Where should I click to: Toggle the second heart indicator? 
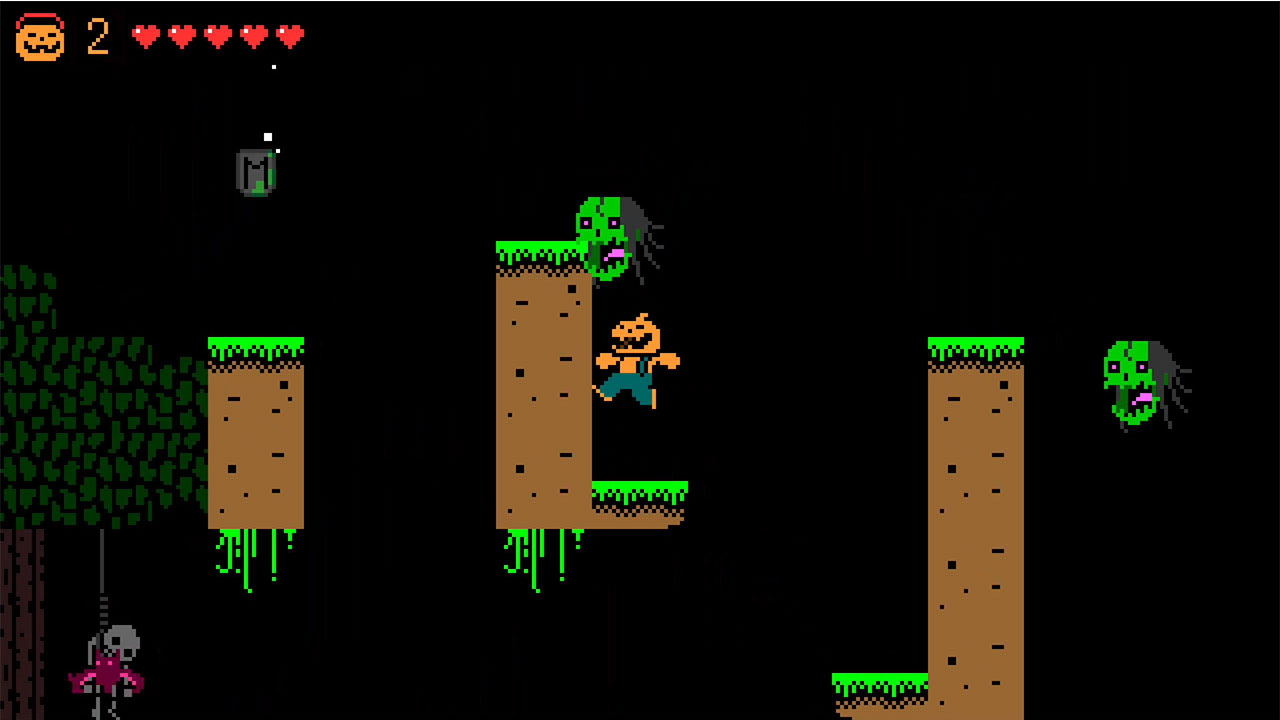click(182, 34)
